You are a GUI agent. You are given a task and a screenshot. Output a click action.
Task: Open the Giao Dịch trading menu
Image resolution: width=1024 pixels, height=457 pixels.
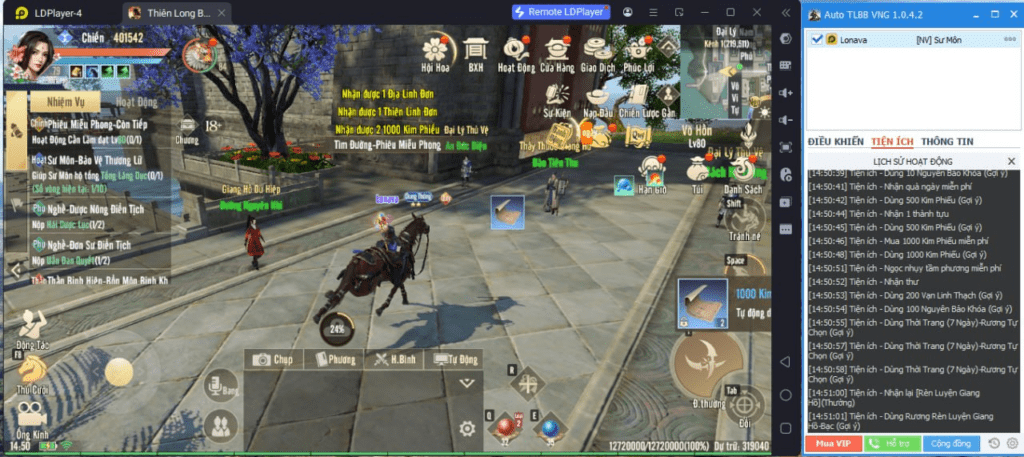597,50
